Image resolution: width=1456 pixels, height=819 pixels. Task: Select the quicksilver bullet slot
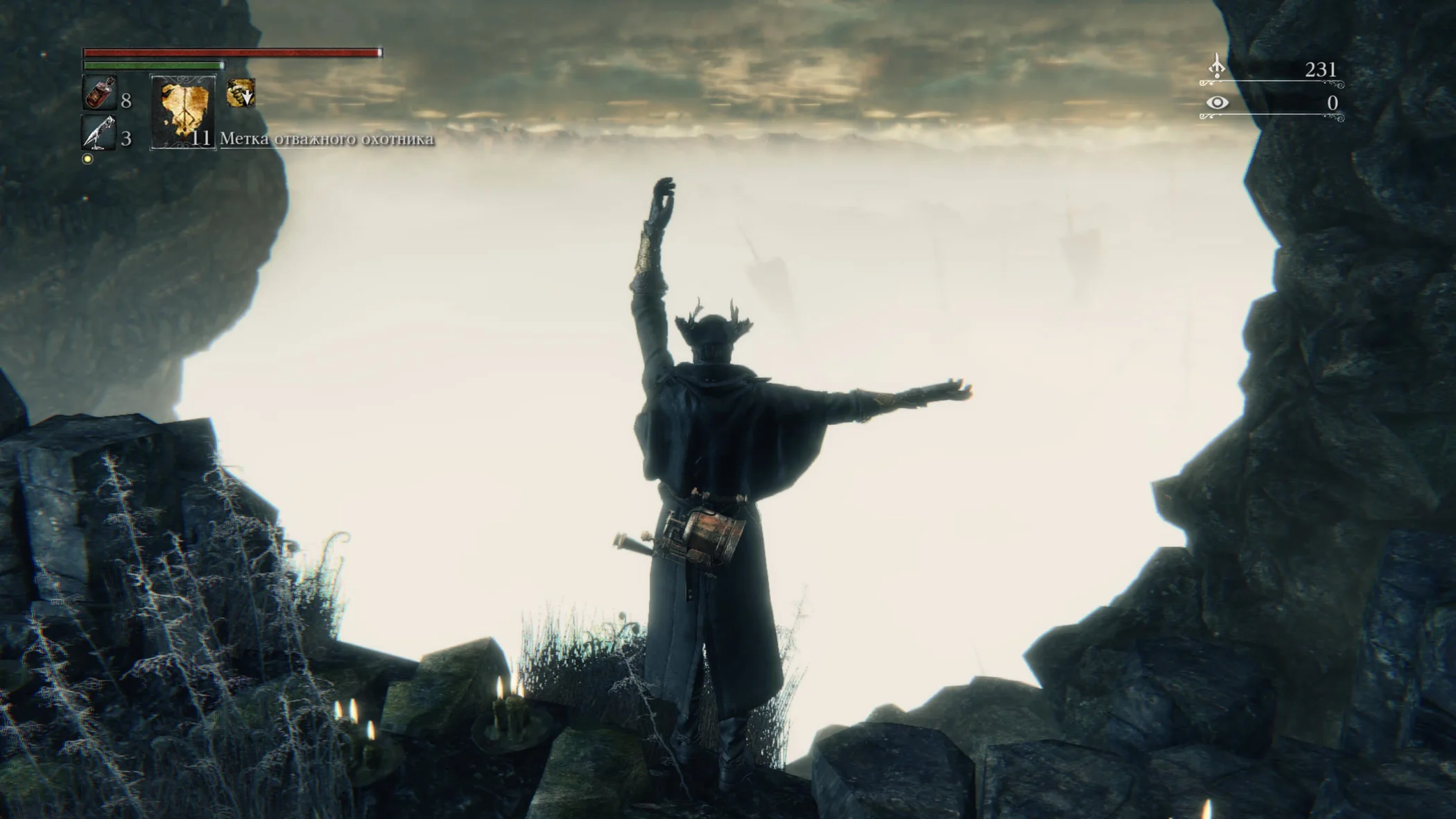pyautogui.click(x=98, y=132)
